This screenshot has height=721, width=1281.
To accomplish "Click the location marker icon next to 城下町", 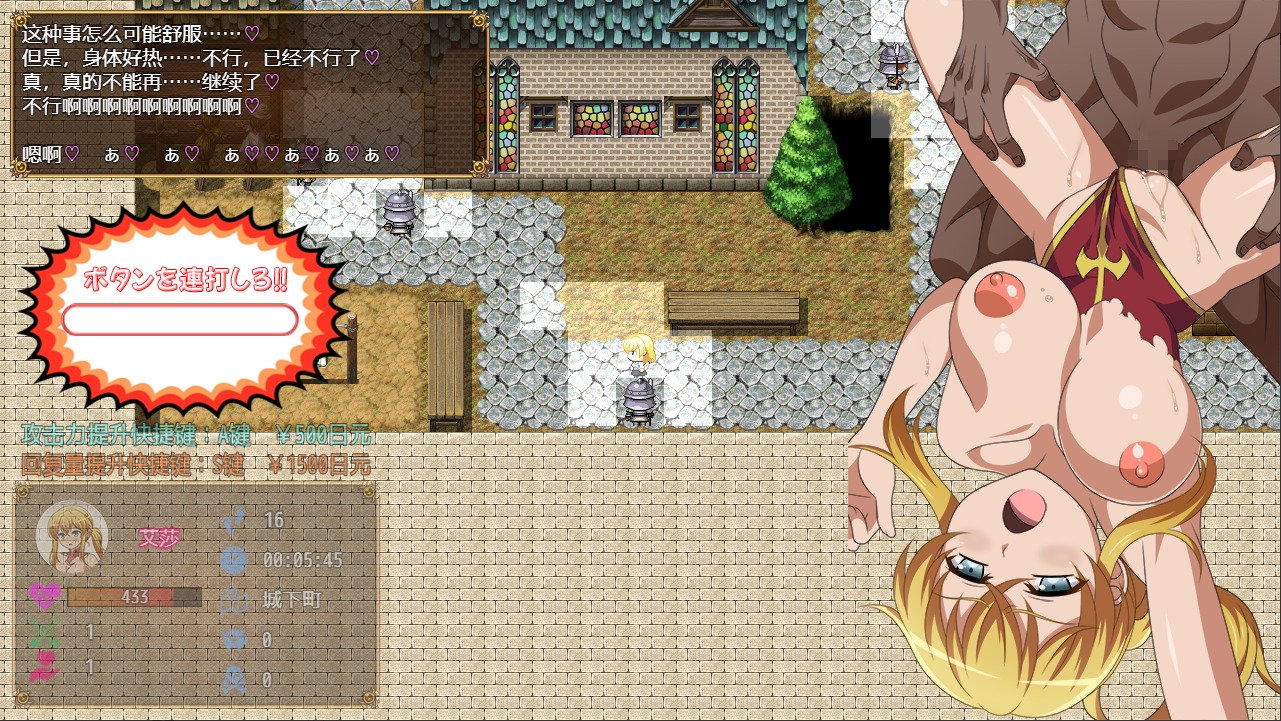I will tap(236, 599).
